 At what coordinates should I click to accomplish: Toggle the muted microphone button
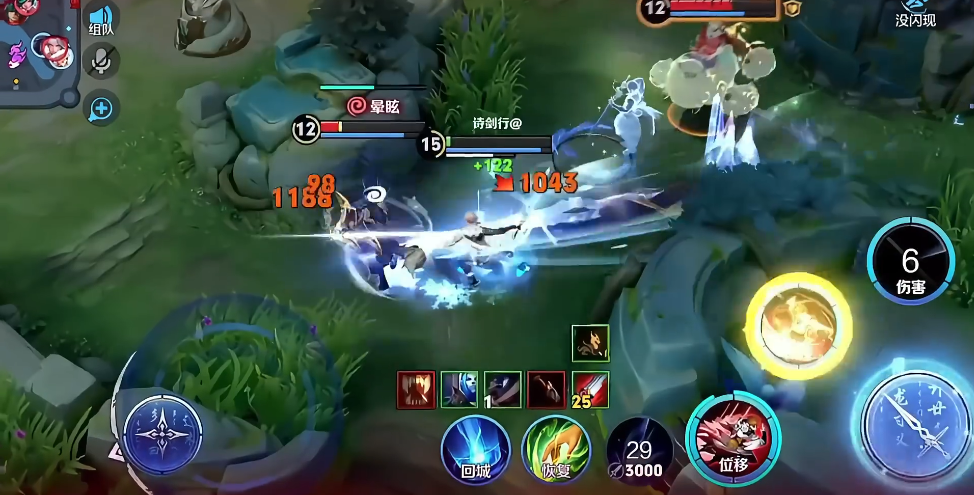click(x=101, y=62)
